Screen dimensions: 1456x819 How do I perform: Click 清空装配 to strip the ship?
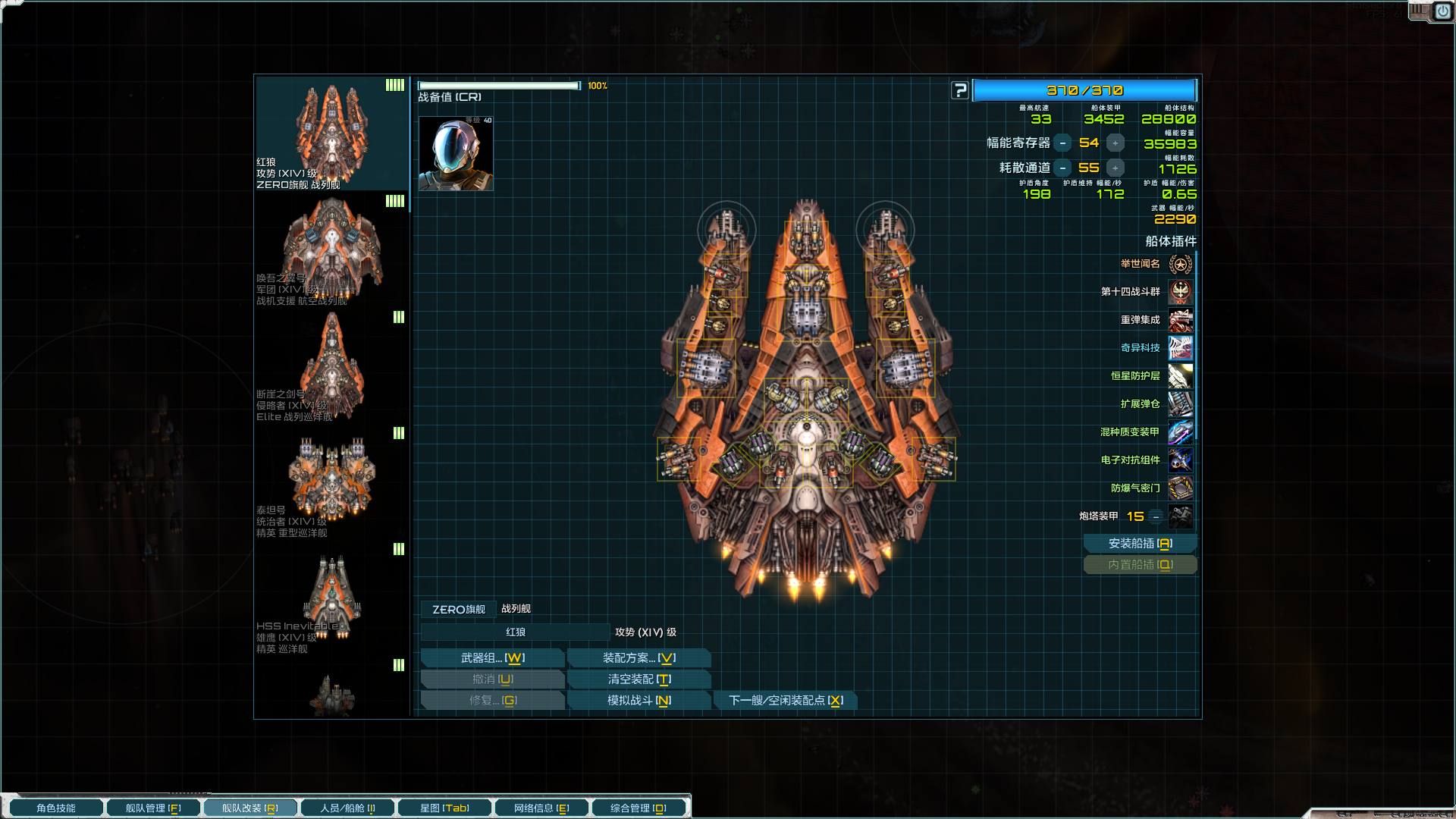(x=639, y=679)
